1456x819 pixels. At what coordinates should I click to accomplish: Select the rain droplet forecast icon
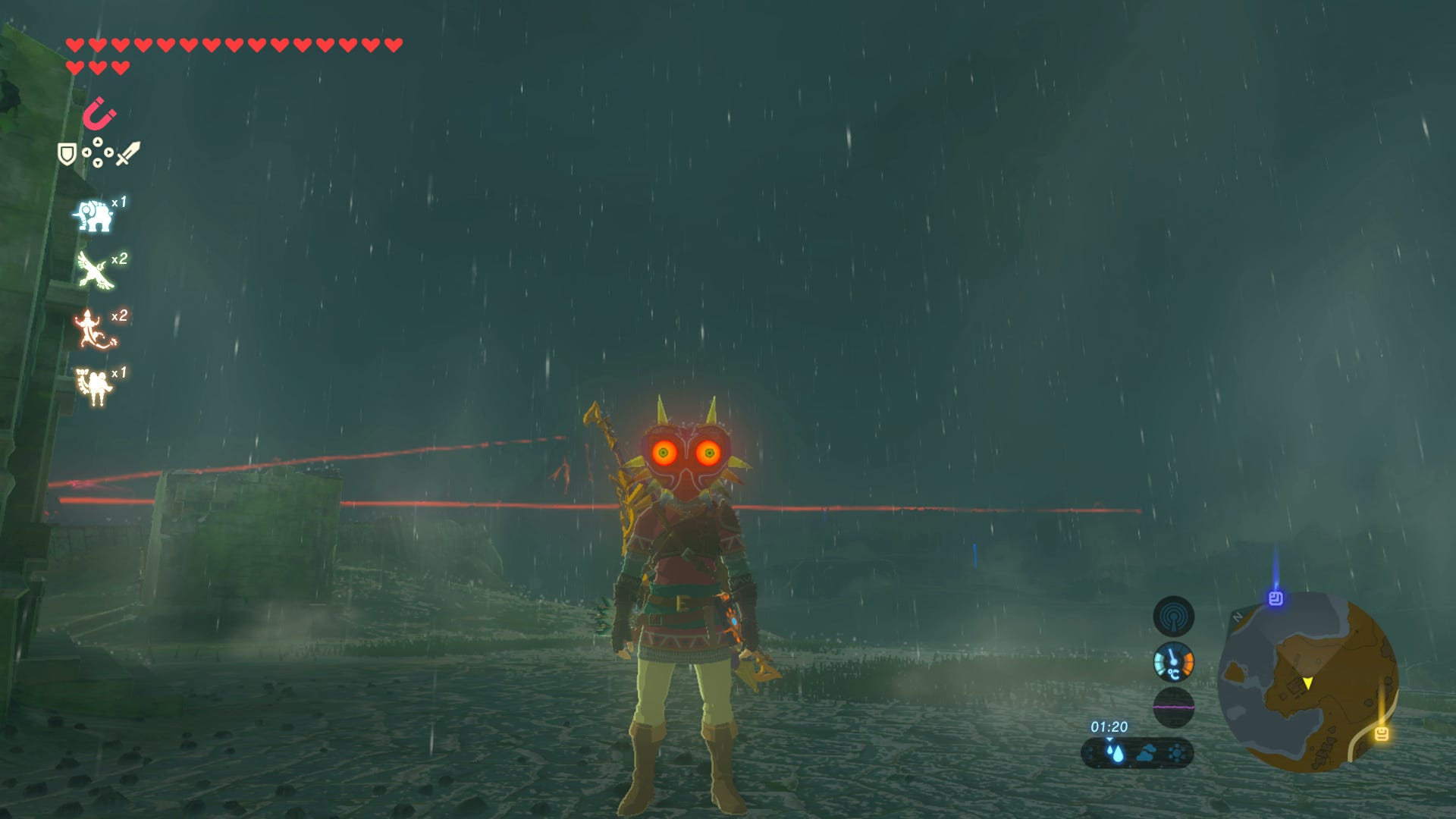coord(1114,754)
